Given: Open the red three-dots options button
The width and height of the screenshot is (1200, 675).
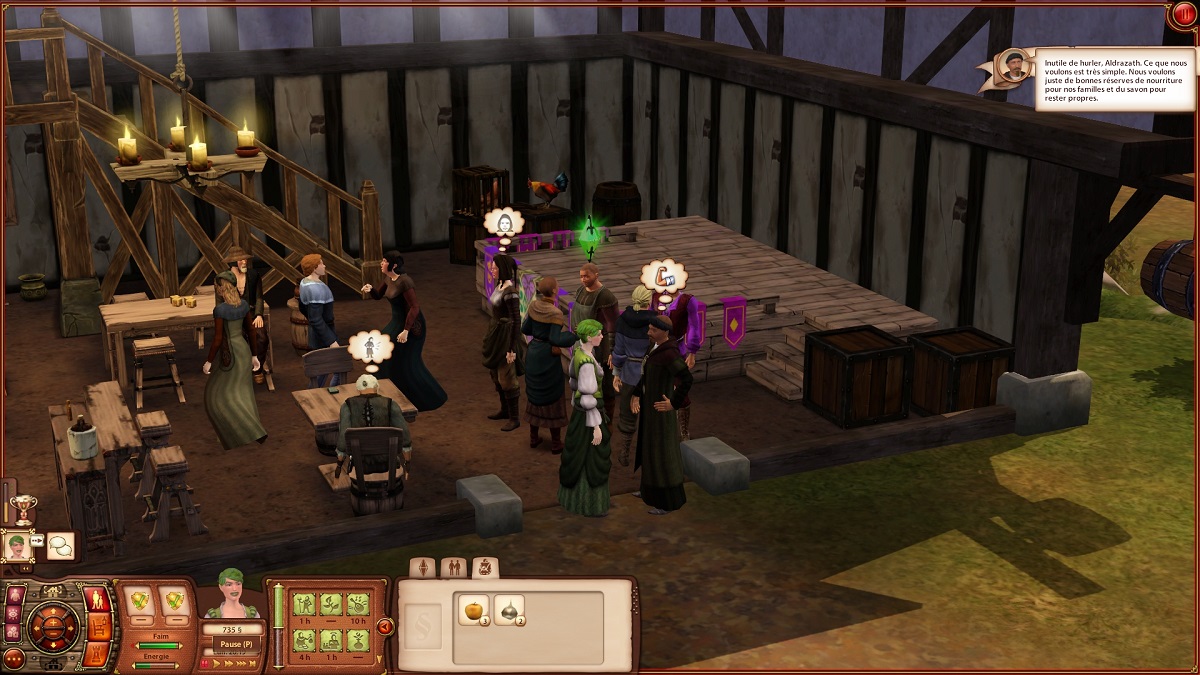Looking at the screenshot, I should [14, 658].
